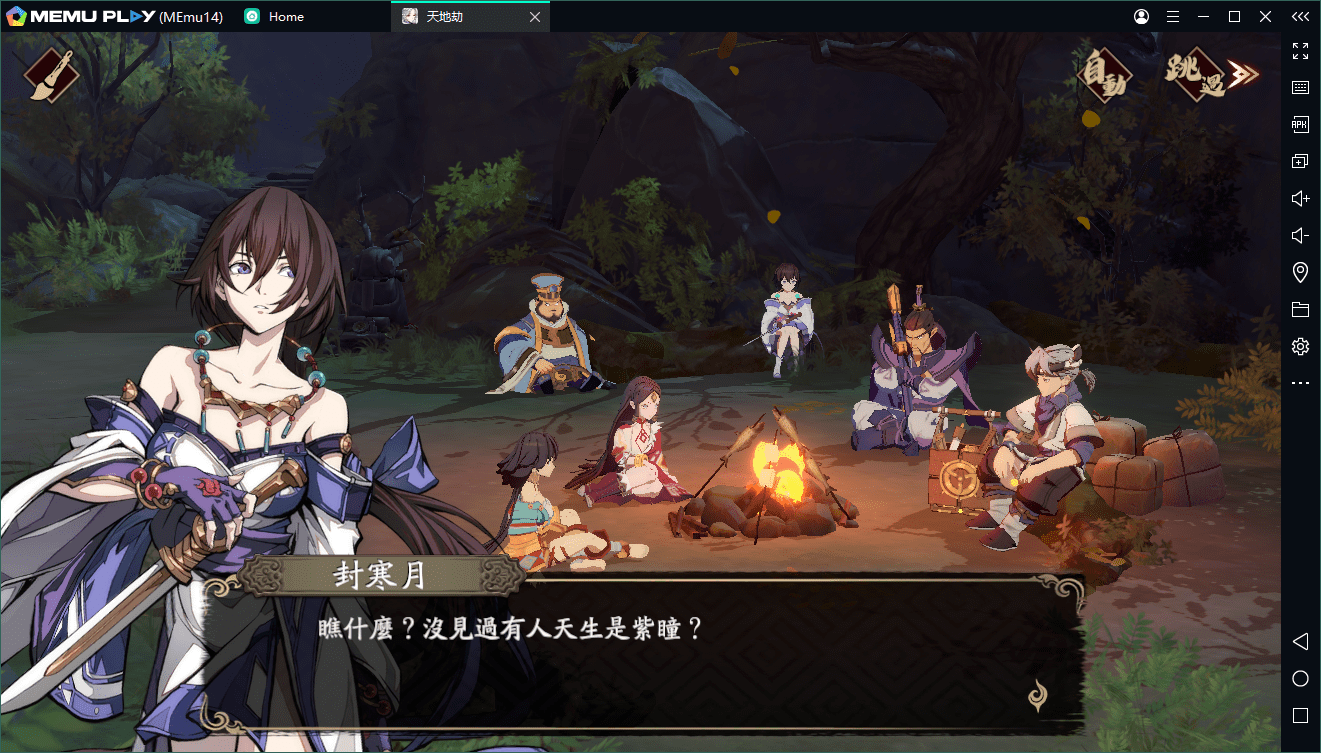1321x753 pixels.
Task: Switch to the Home tab
Action: coord(285,17)
